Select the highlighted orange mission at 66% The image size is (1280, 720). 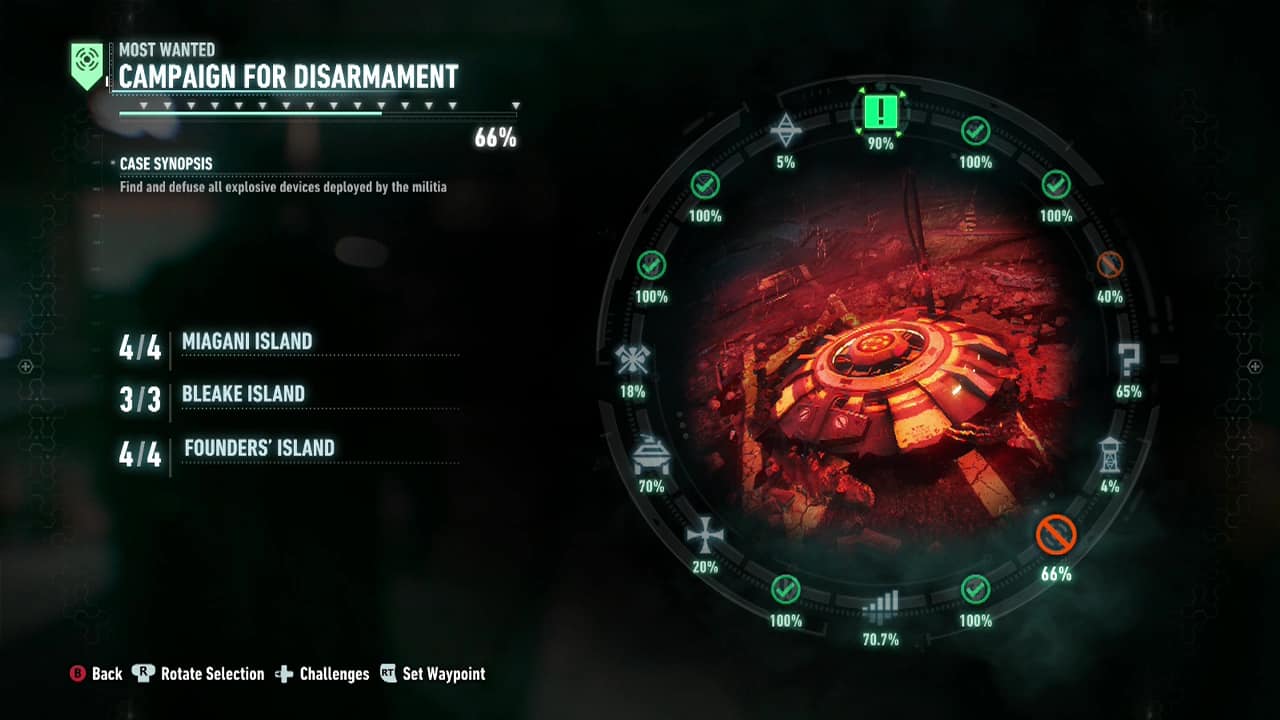click(1056, 535)
